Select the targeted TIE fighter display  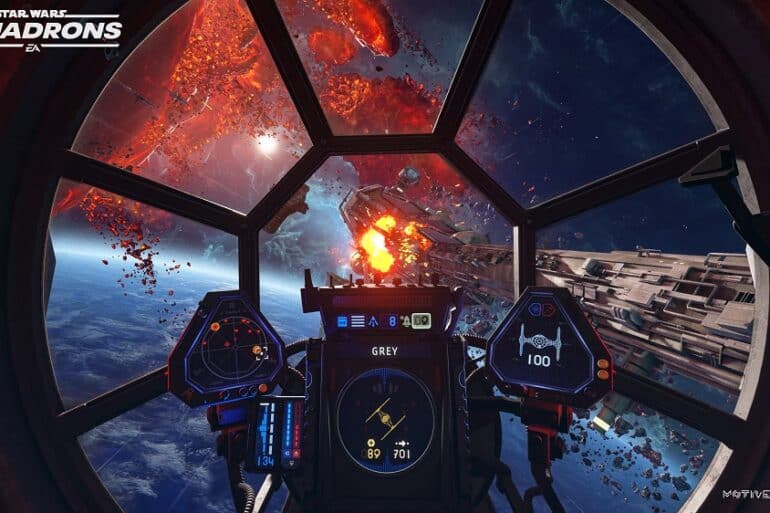(386, 413)
